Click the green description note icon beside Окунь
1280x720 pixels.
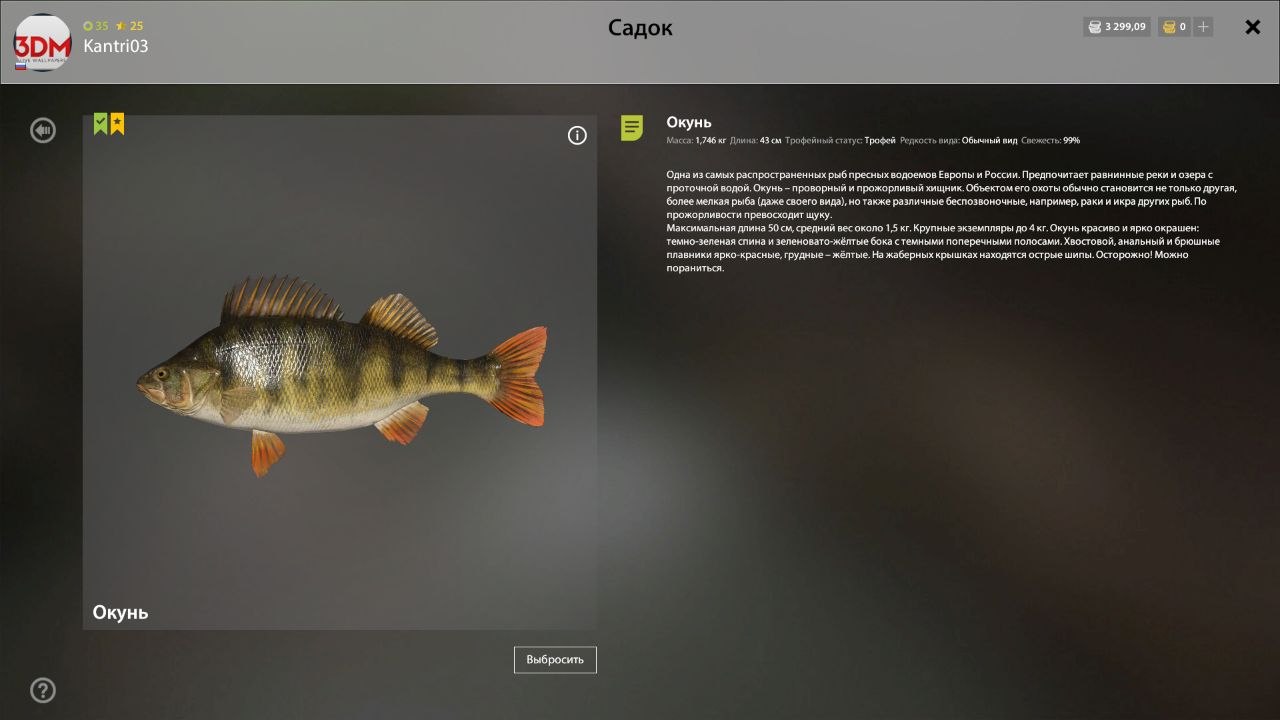click(x=631, y=127)
